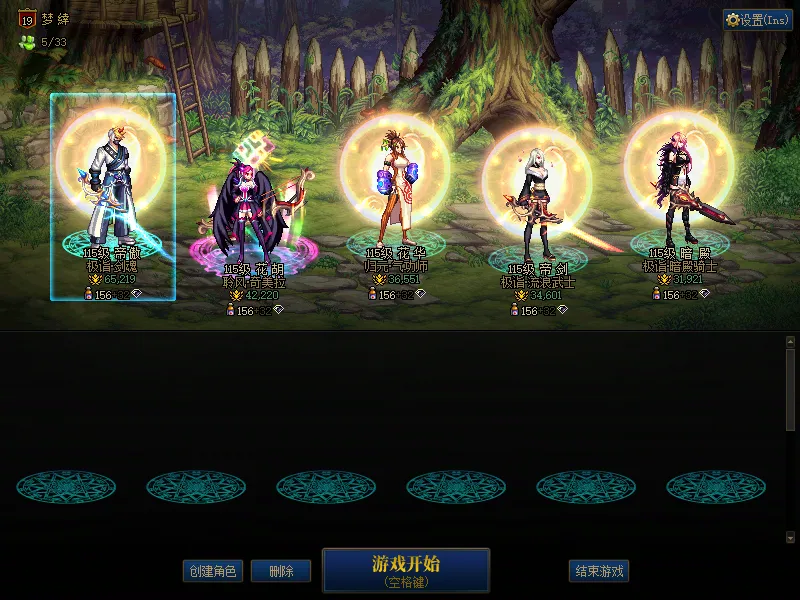Choose the 删除 delete button
This screenshot has height=600, width=800.
coord(280,571)
